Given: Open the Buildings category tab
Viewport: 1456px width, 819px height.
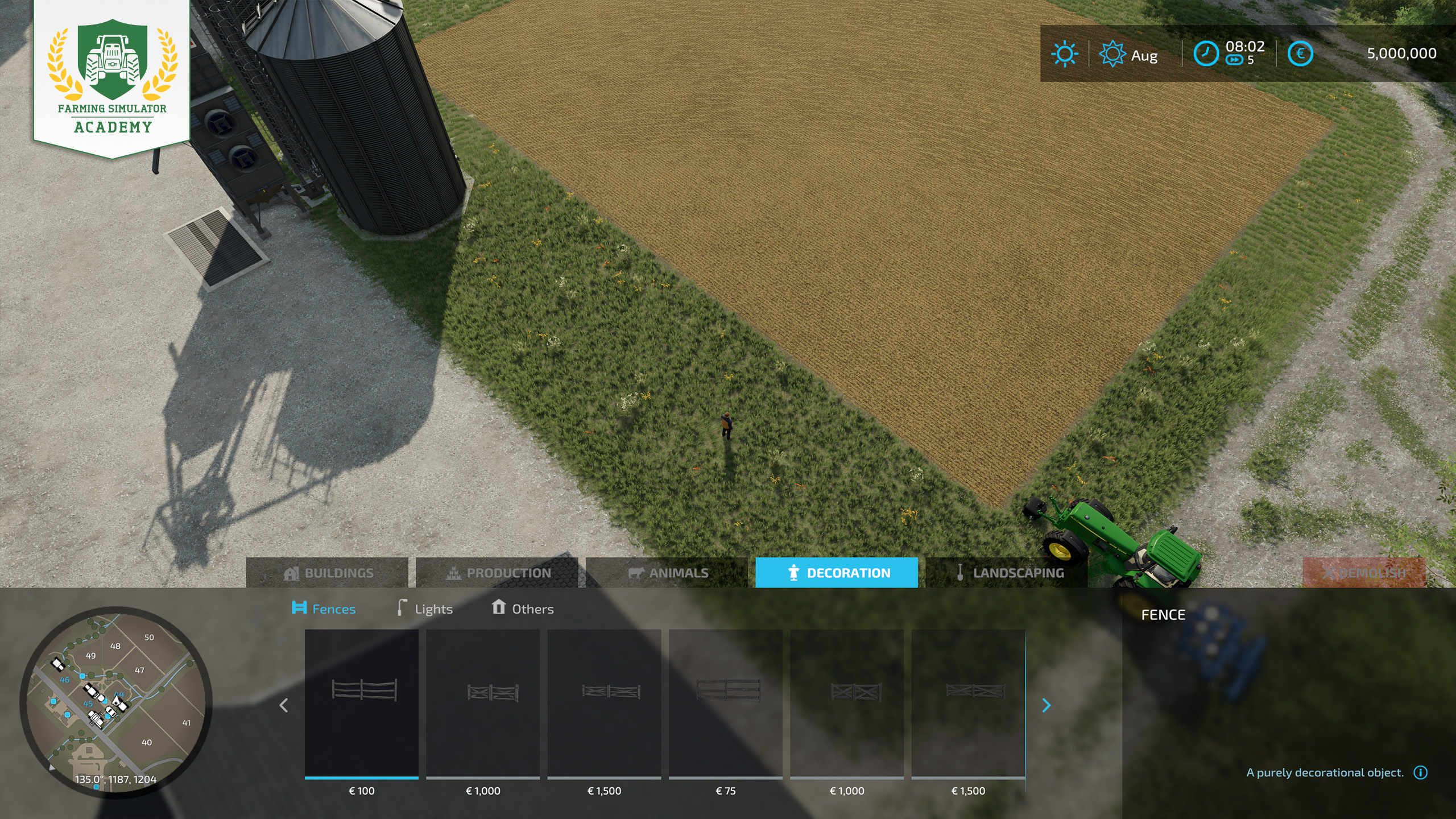Looking at the screenshot, I should [x=328, y=573].
